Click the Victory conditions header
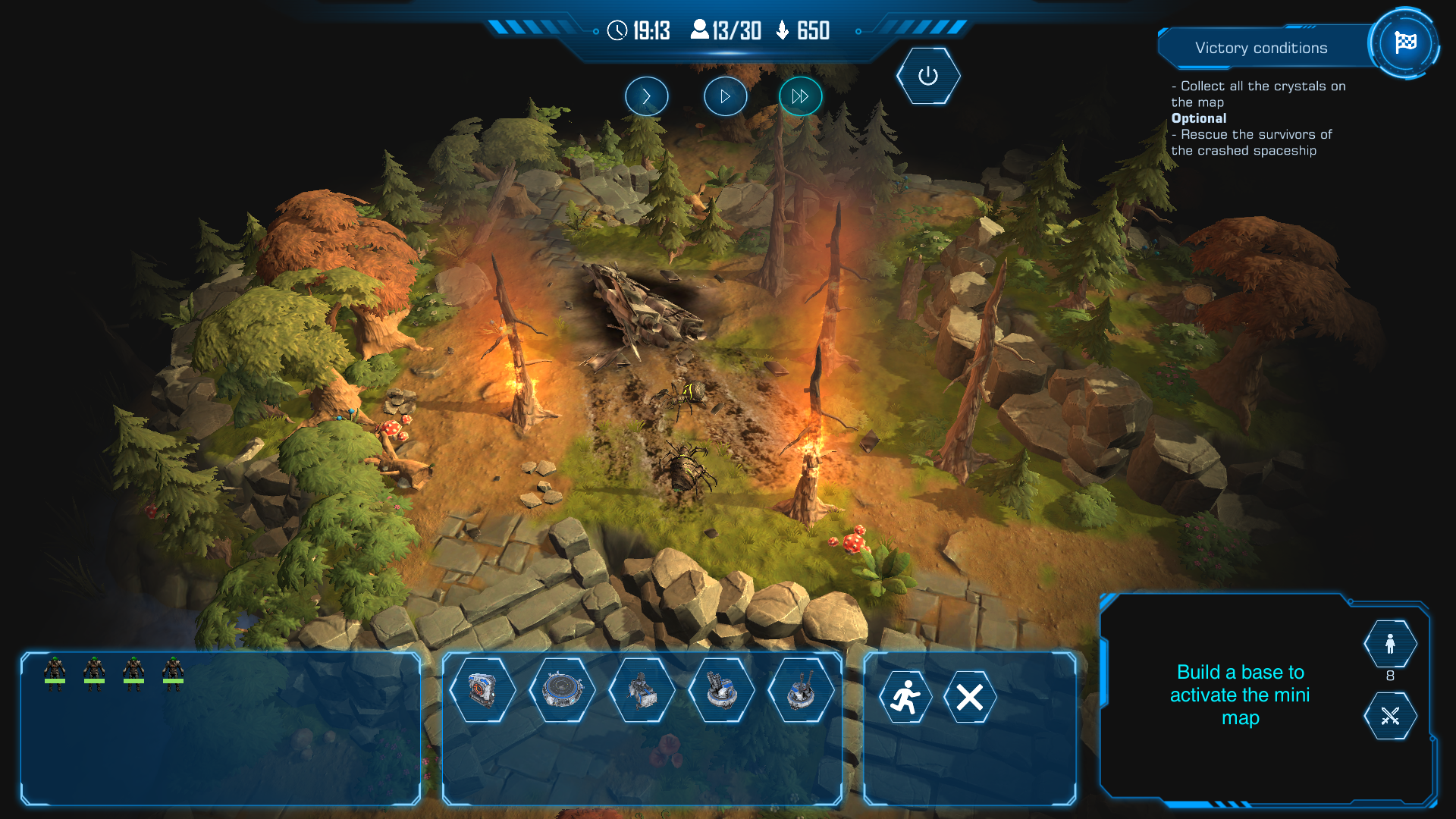This screenshot has height=819, width=1456. click(1261, 48)
